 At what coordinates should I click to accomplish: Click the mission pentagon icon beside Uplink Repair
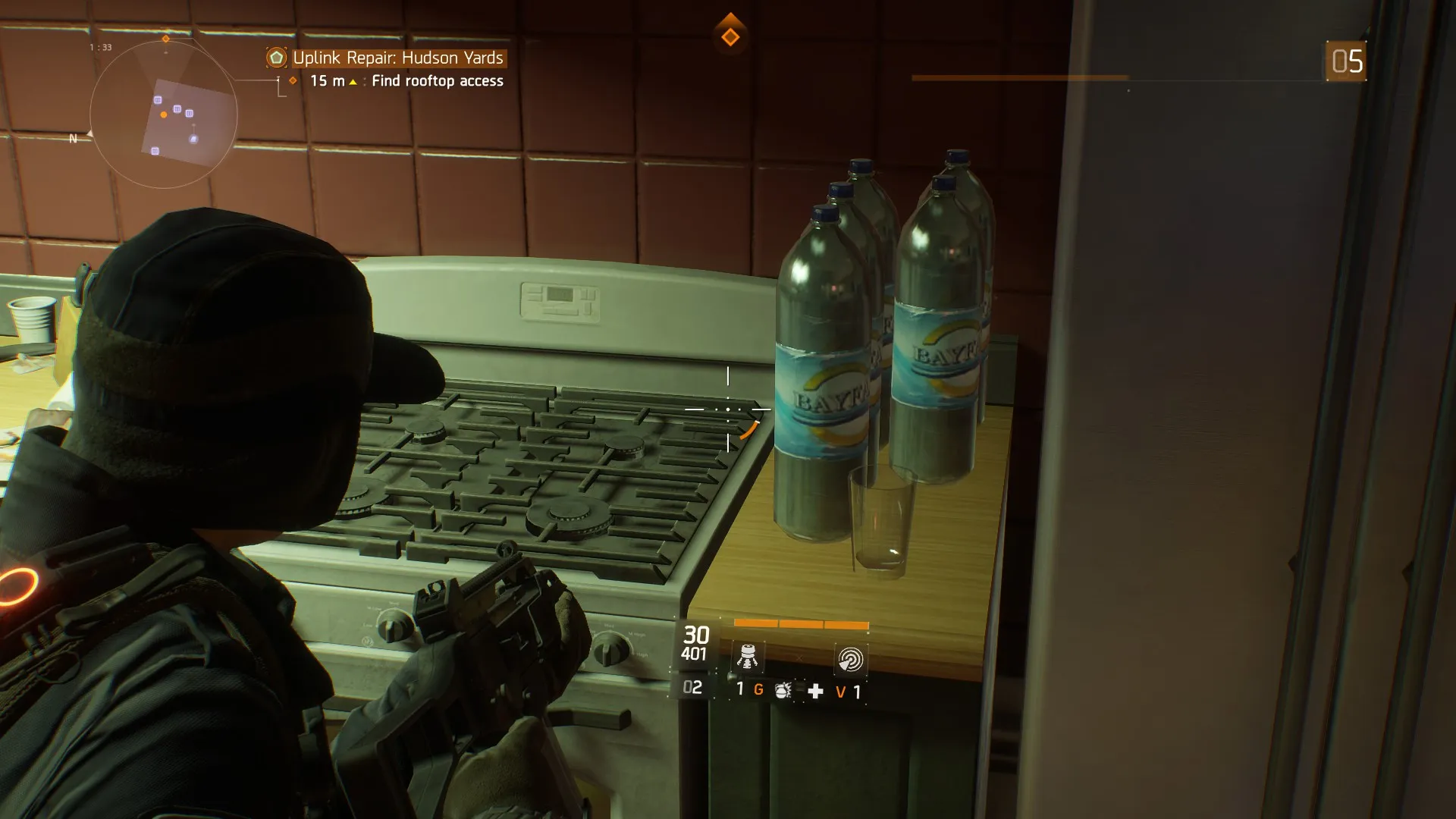tap(277, 58)
